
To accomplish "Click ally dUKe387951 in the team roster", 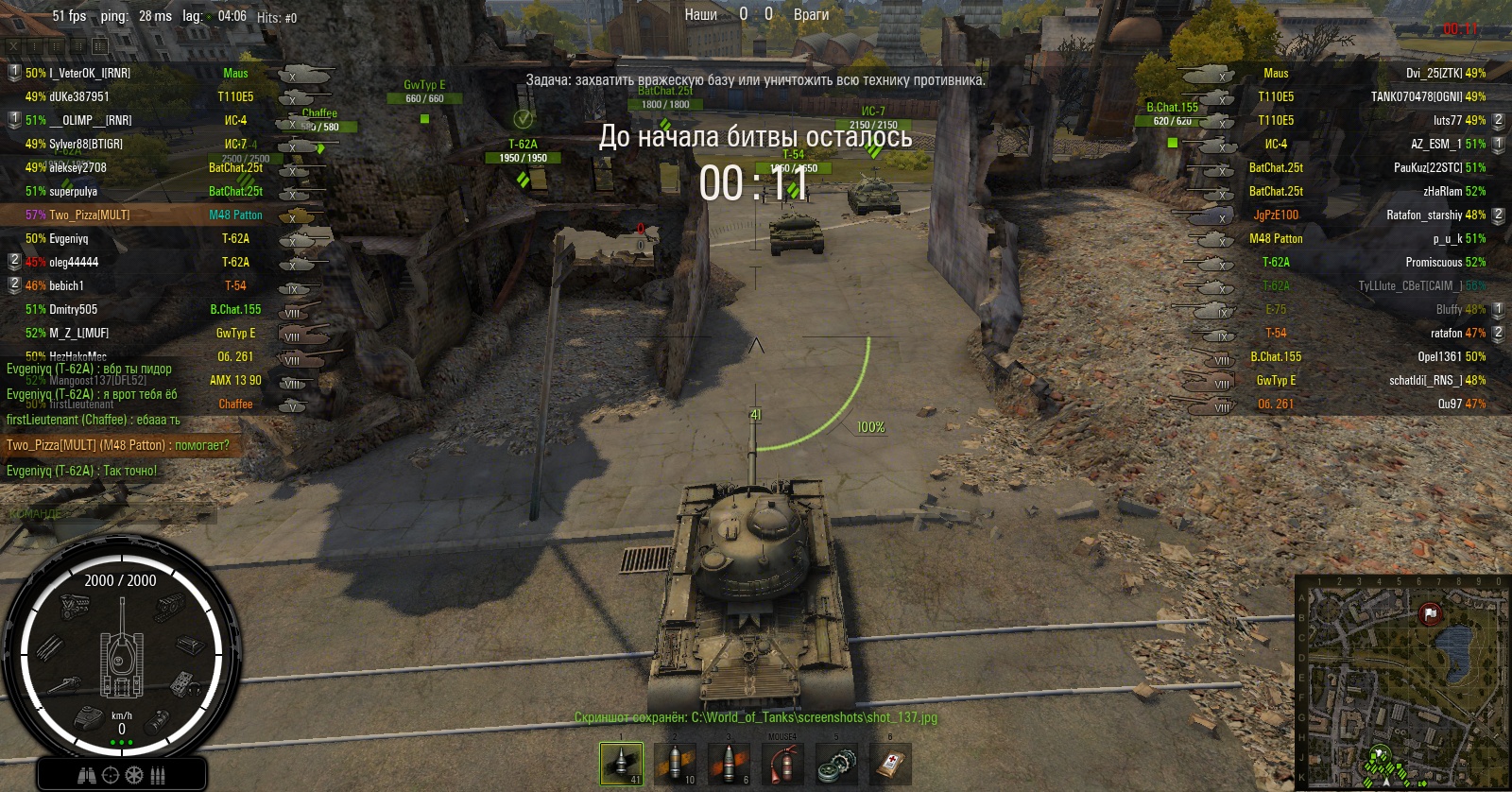I will tap(79, 96).
